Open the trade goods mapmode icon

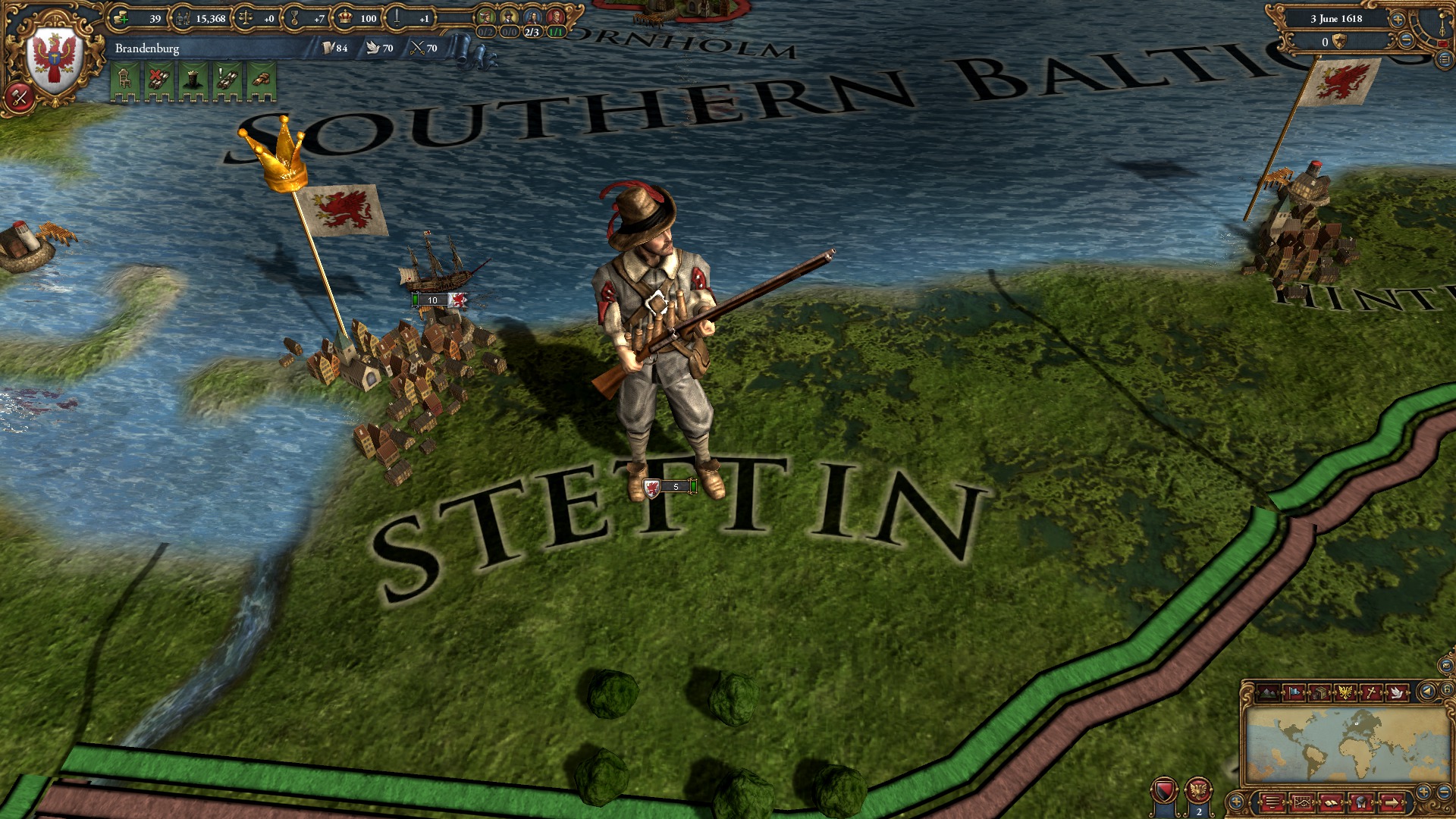(x=1319, y=691)
